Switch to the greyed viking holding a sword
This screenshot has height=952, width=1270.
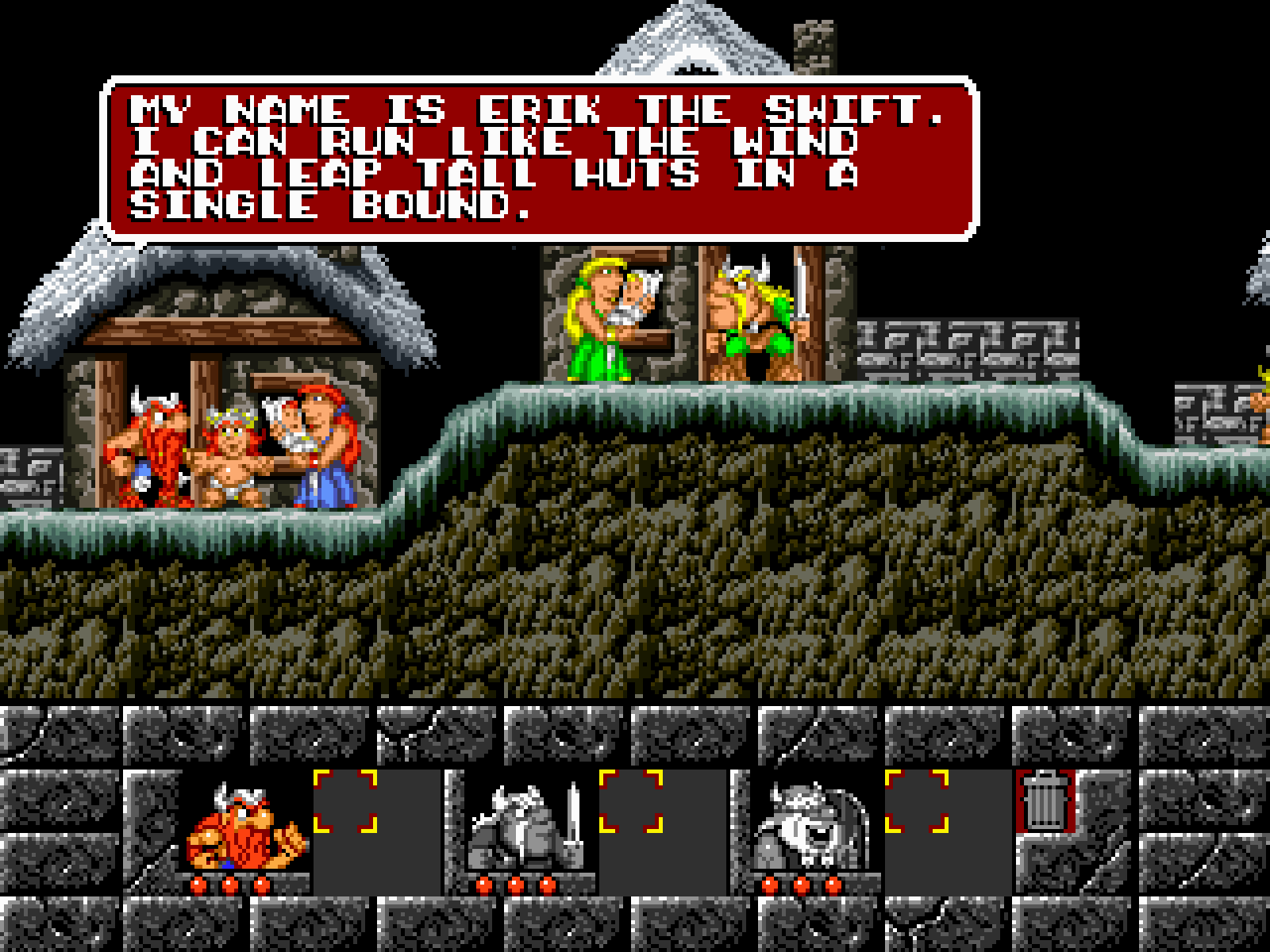(527, 827)
